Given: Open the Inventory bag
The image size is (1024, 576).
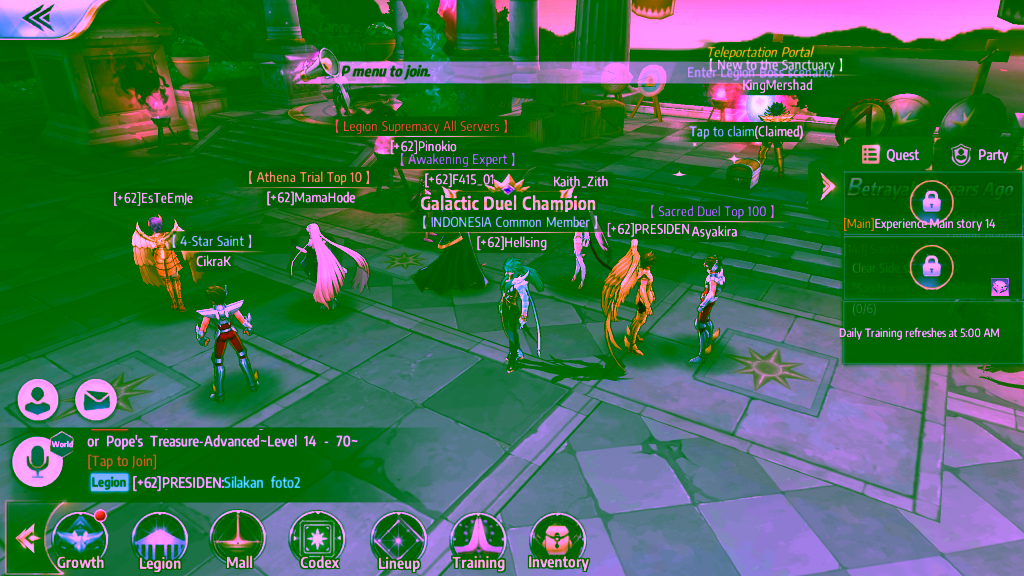Looking at the screenshot, I should coord(557,541).
